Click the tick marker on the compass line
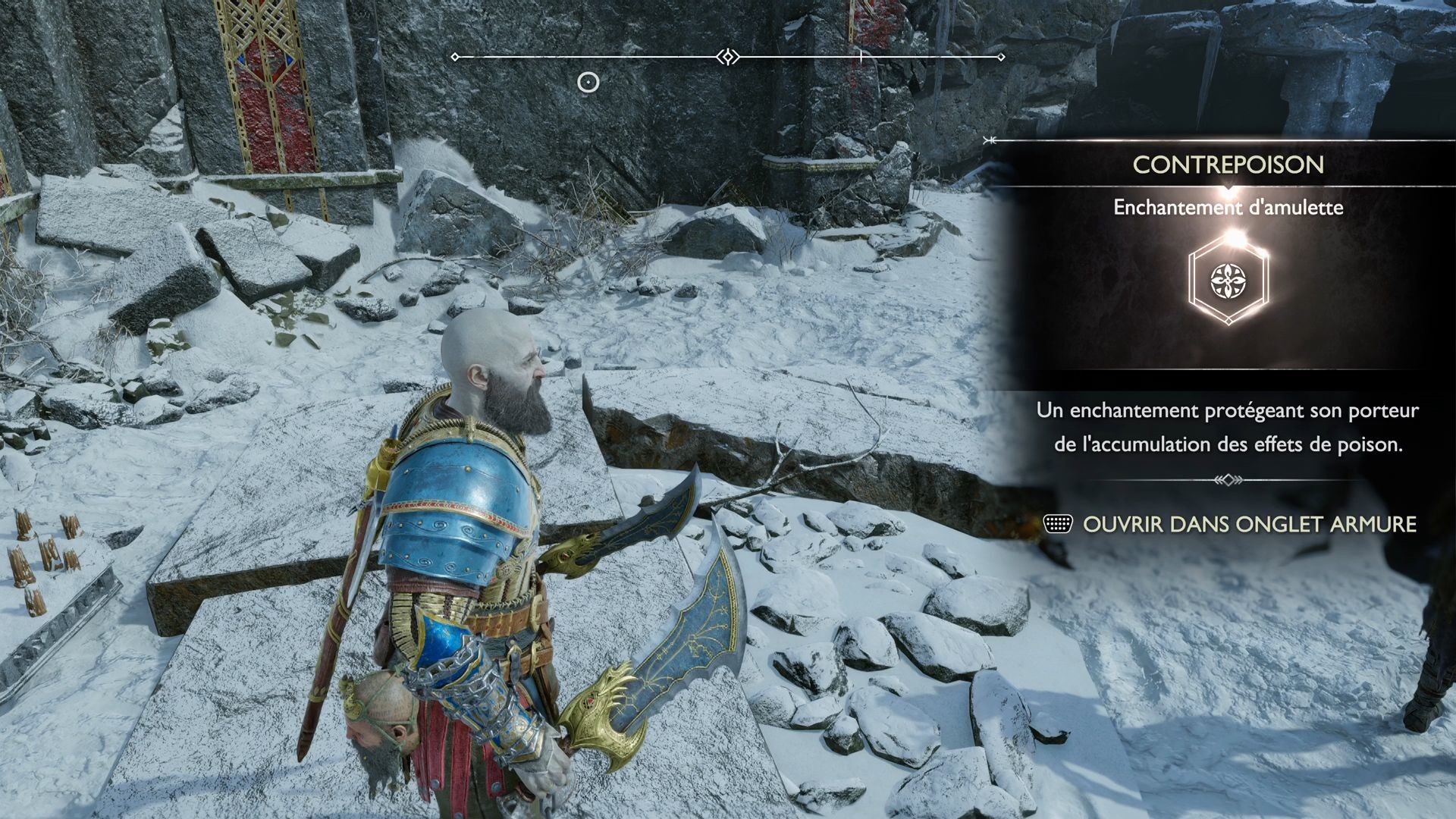 861,55
